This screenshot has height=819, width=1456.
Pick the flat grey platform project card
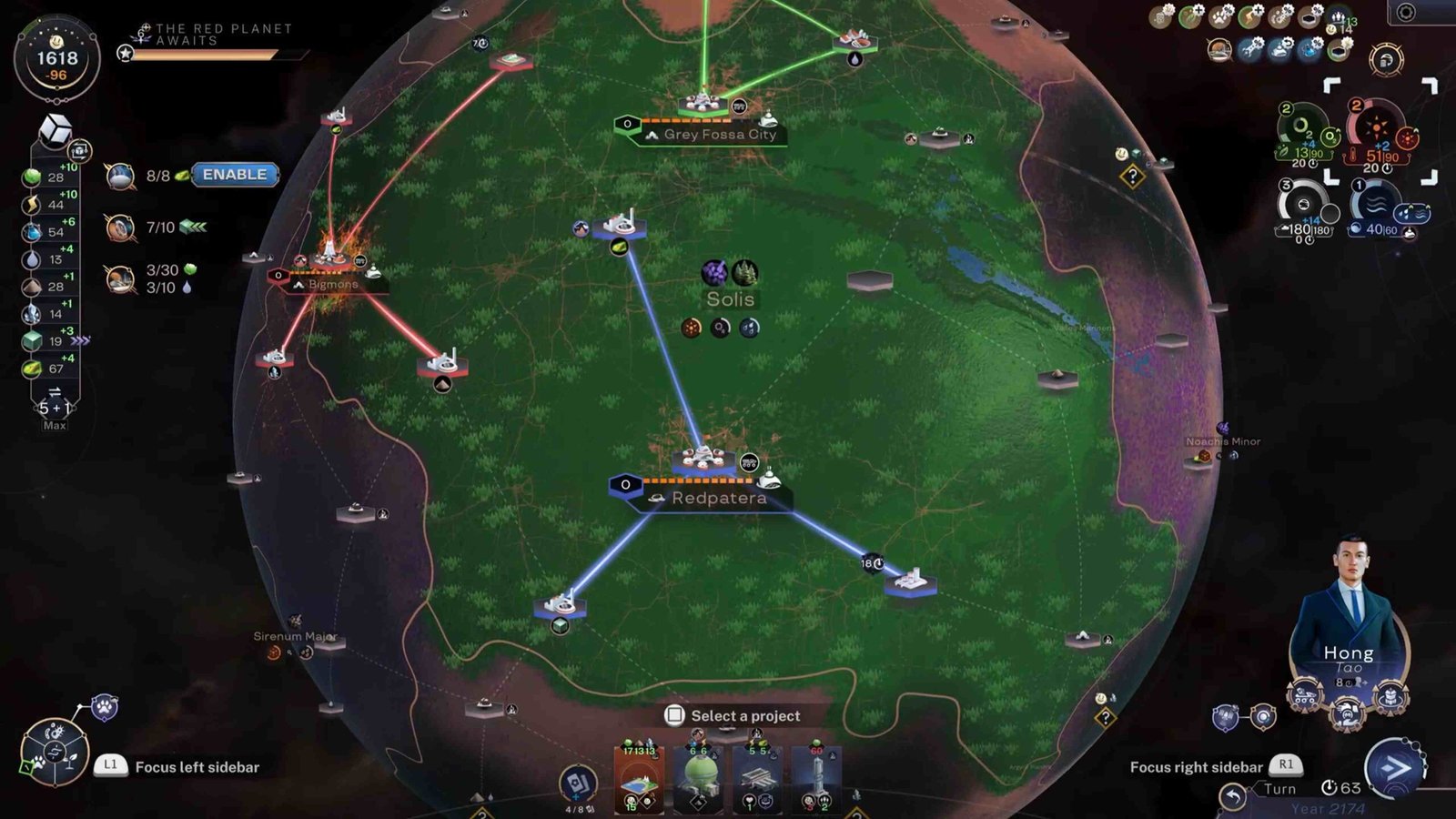tap(757, 779)
